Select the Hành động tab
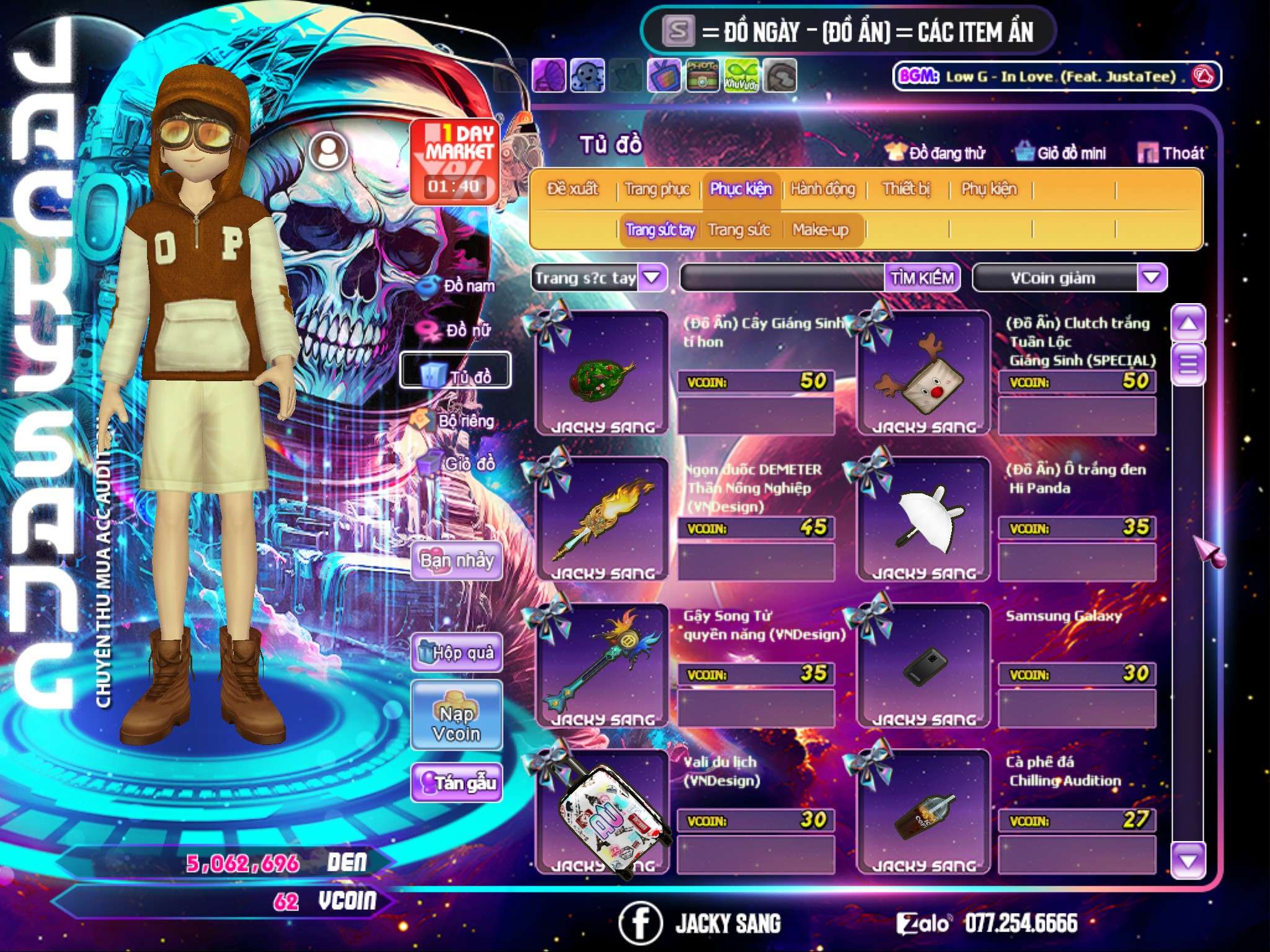This screenshot has height=952, width=1270. click(822, 188)
